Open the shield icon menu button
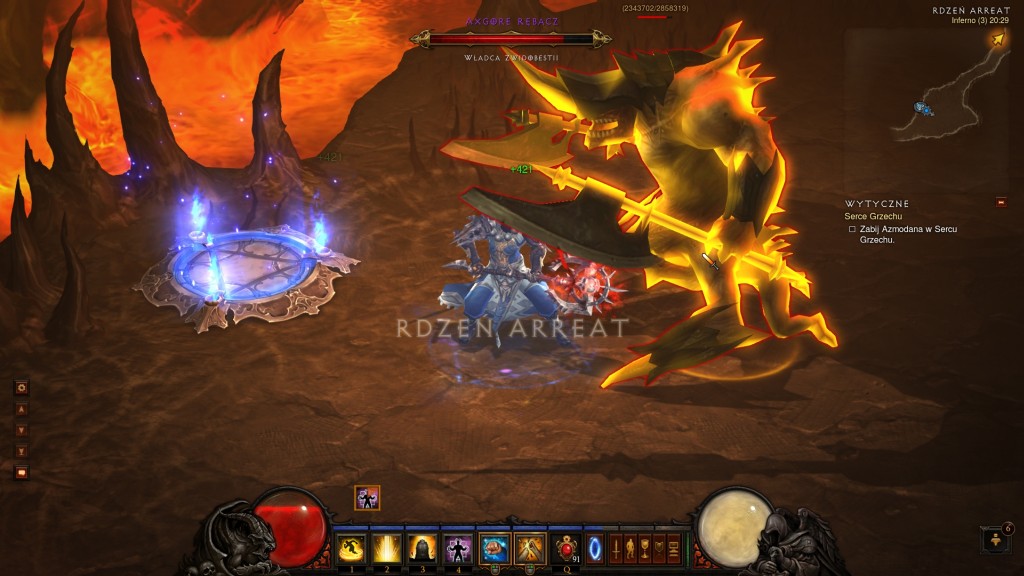Screen dimensions: 1024x576 click(659, 548)
